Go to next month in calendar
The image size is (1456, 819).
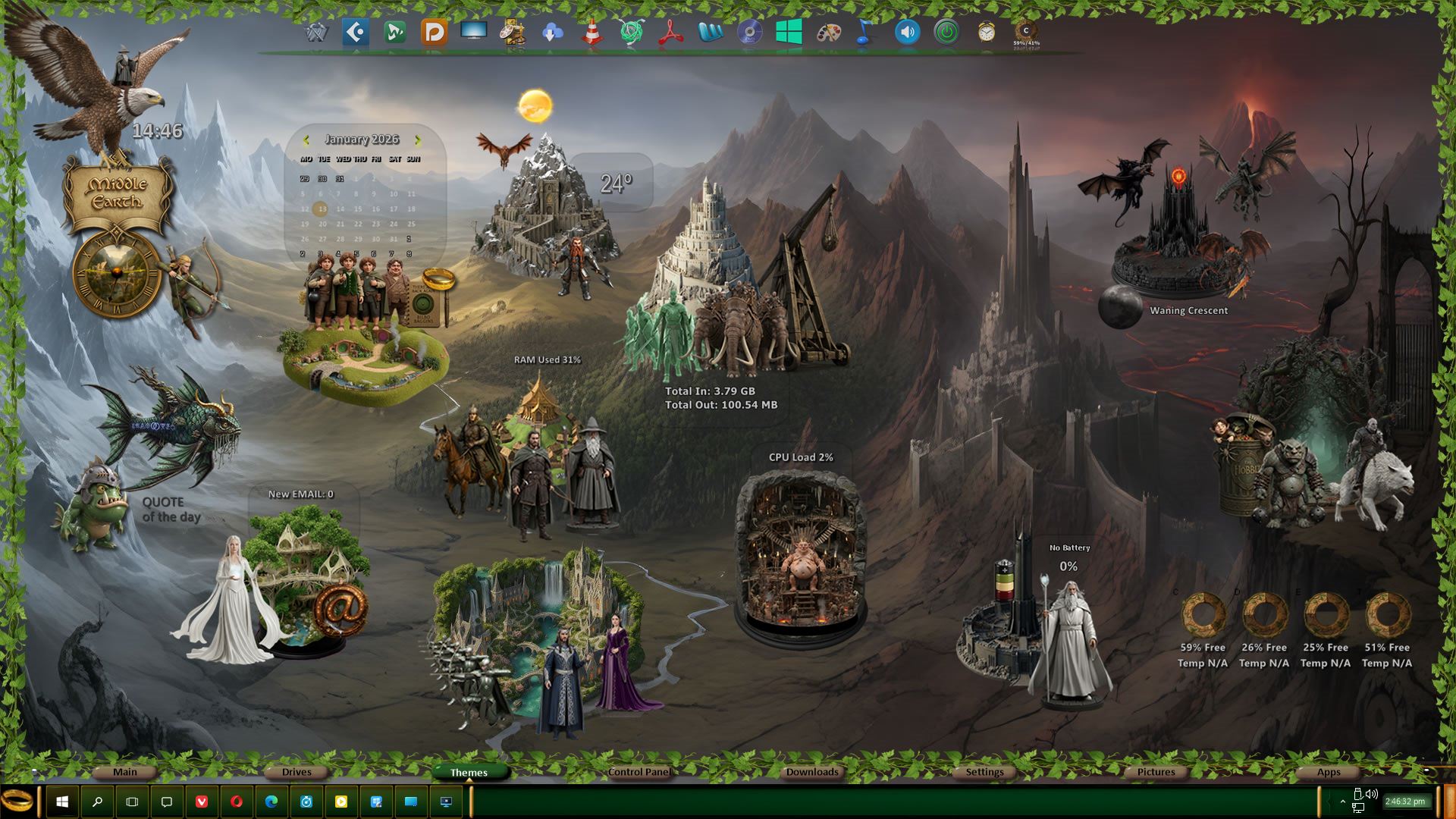(x=417, y=140)
